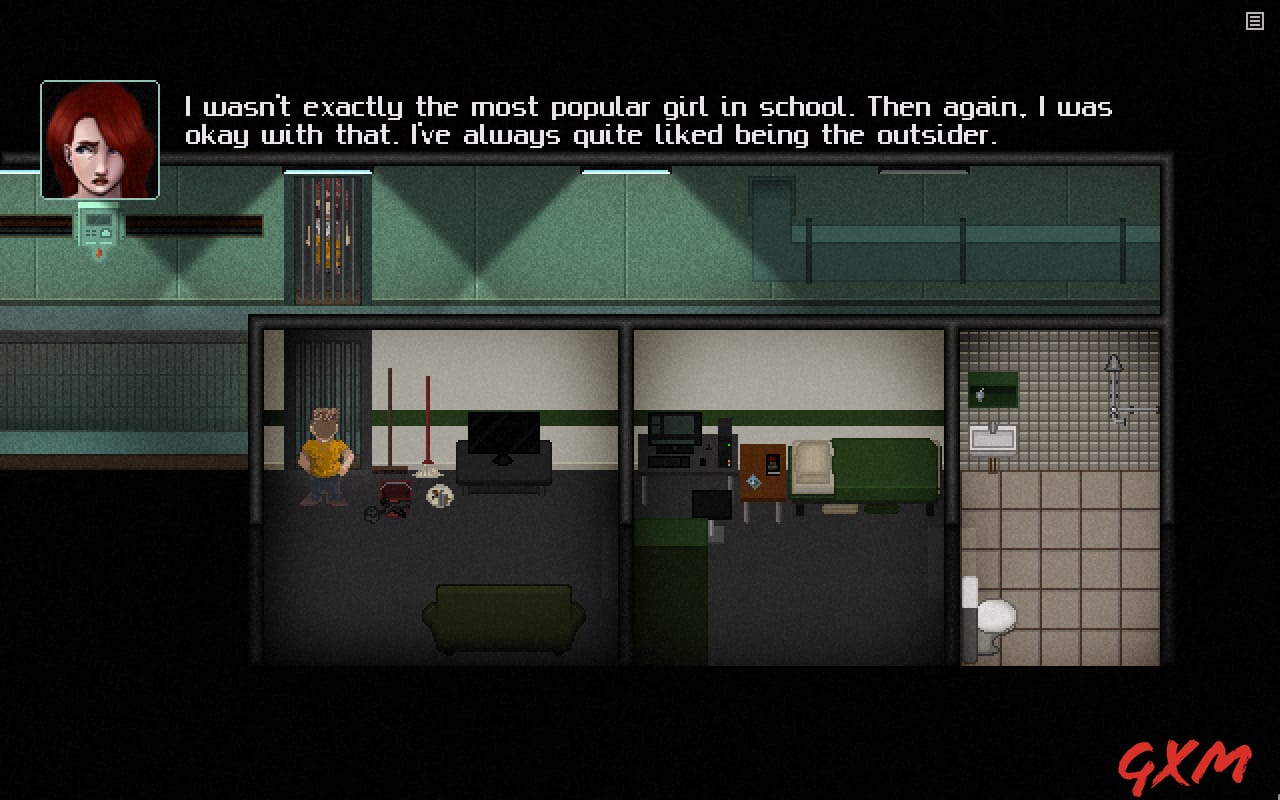
Task: Click the barred elevator gate in the hallway
Action: click(328, 235)
